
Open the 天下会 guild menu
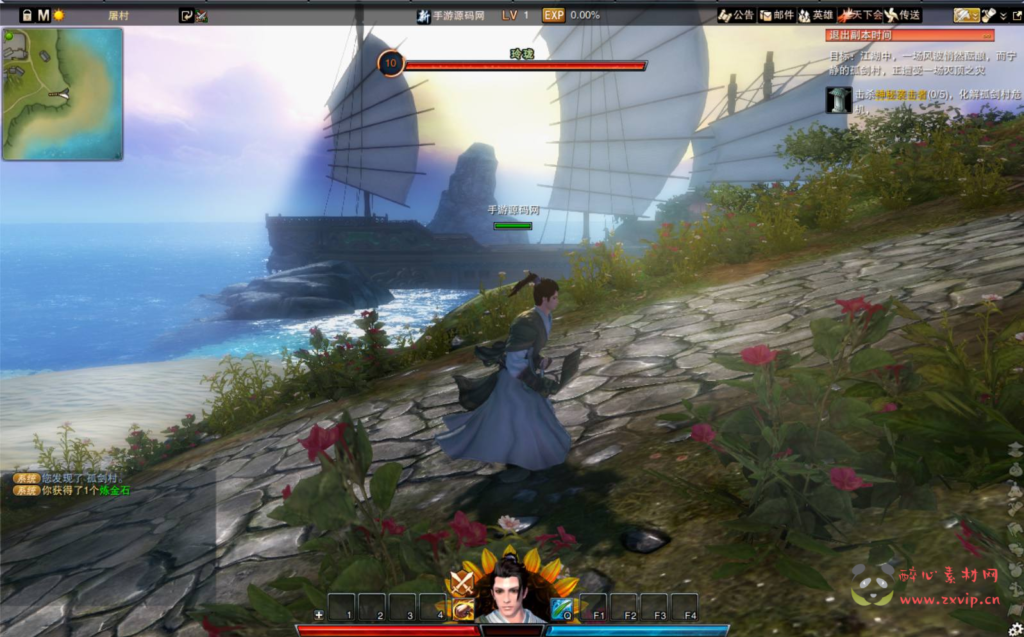point(861,15)
